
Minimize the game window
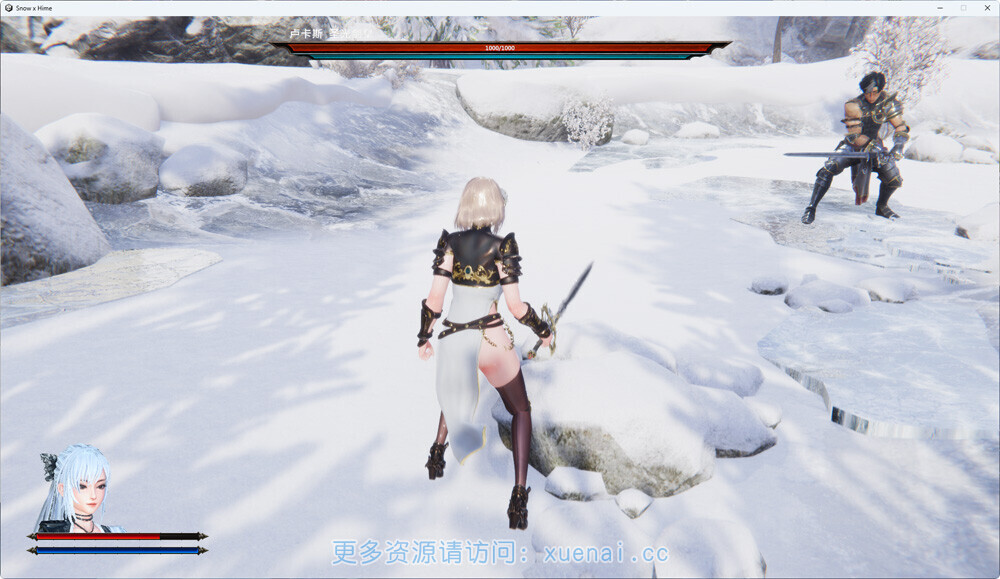(940, 7)
